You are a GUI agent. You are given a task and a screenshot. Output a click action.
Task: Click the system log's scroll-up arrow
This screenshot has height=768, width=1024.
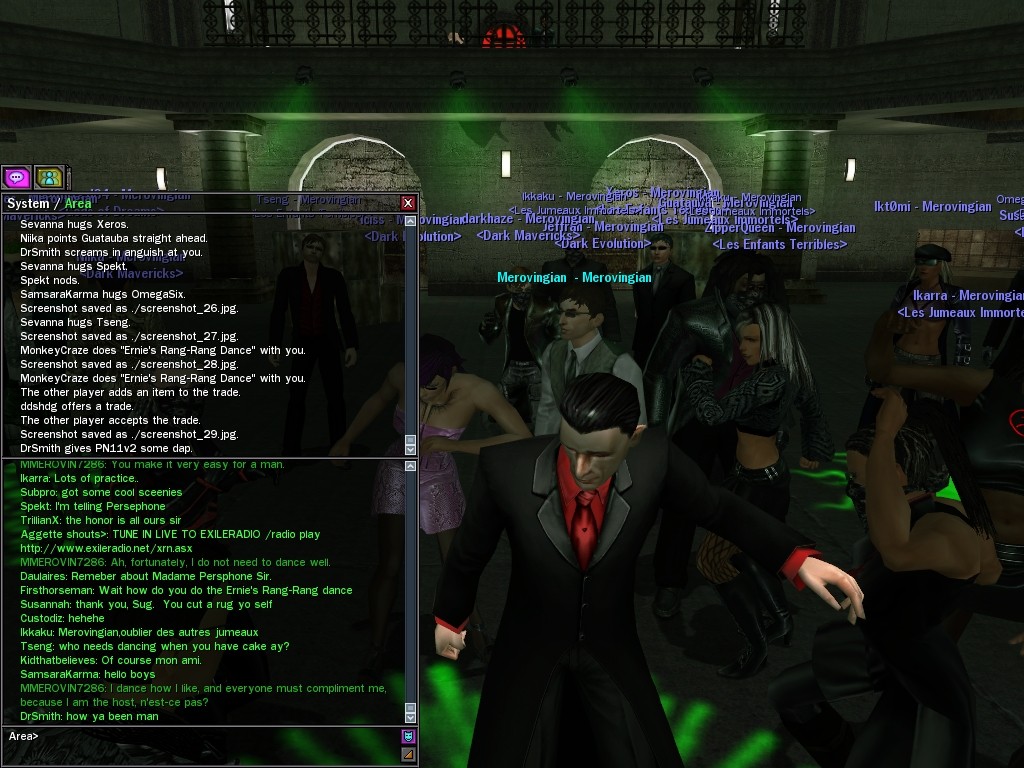pyautogui.click(x=410, y=220)
